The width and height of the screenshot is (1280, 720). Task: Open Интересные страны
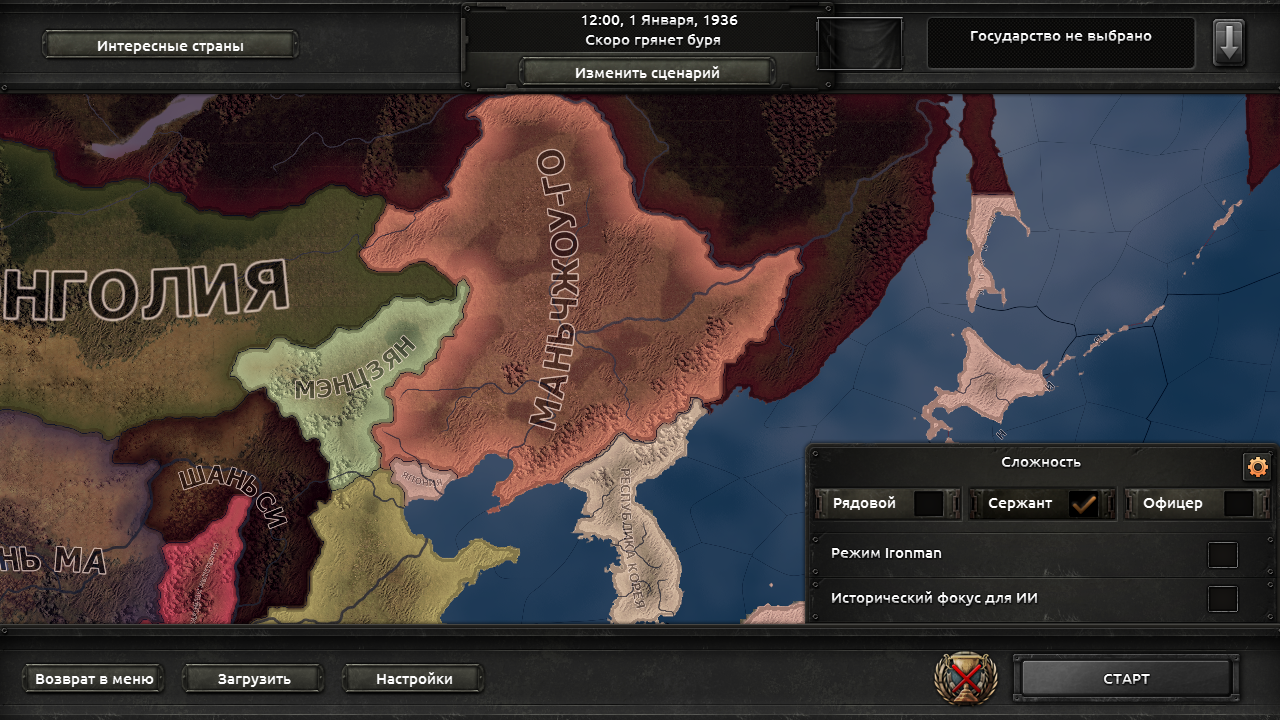[x=168, y=42]
